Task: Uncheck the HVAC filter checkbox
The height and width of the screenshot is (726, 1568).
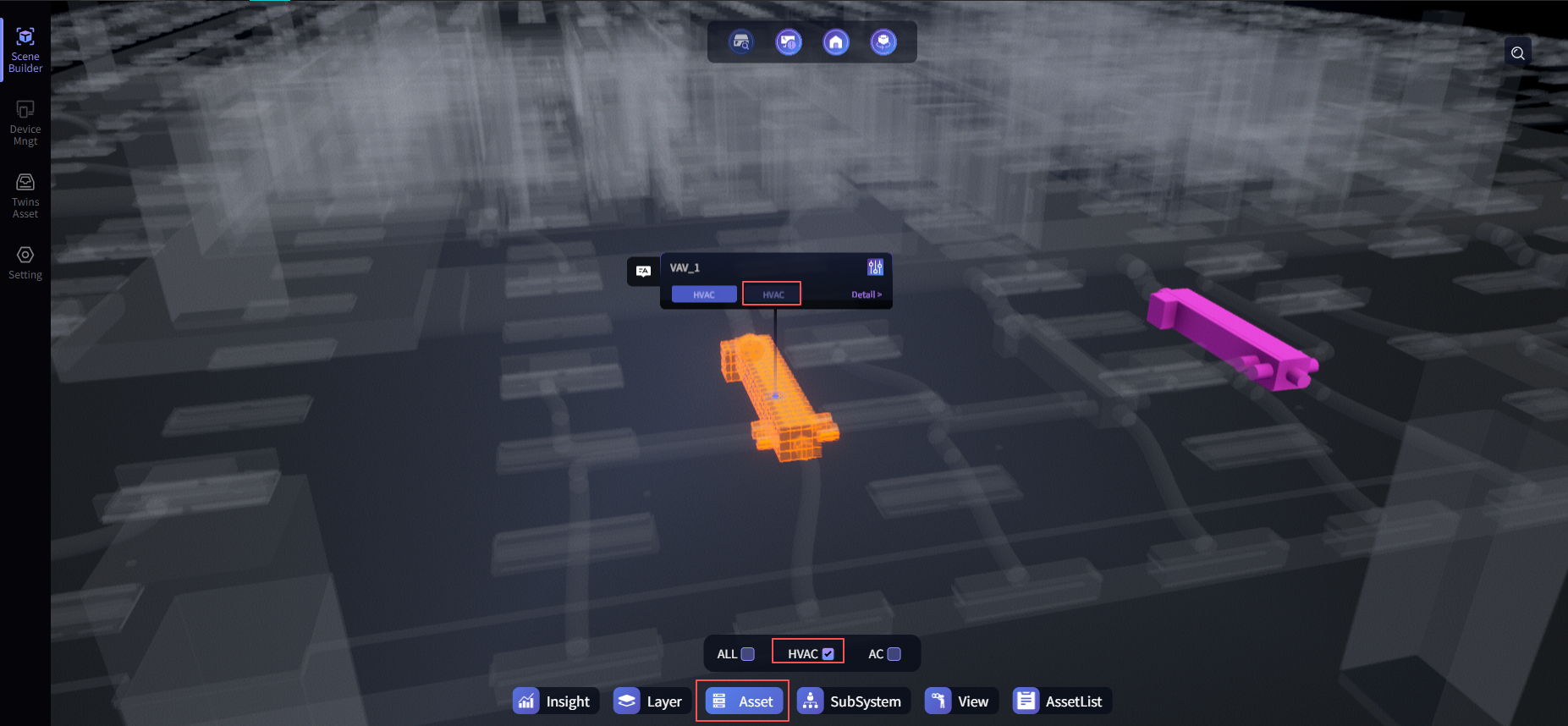Action: (x=828, y=654)
